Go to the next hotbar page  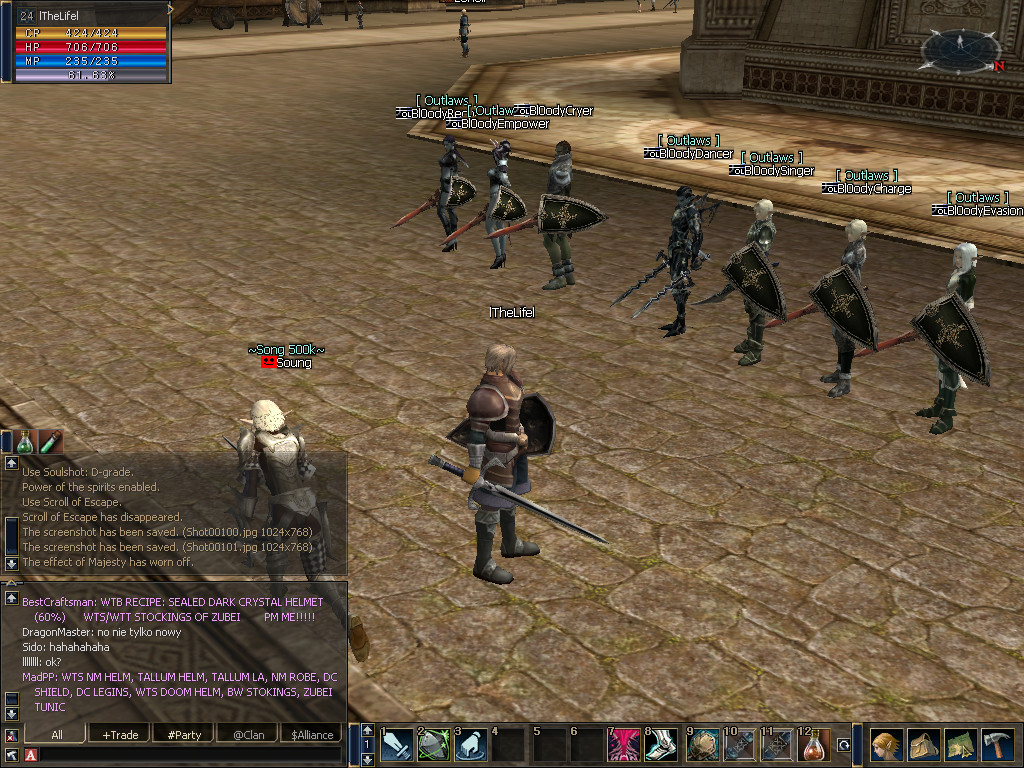click(368, 759)
